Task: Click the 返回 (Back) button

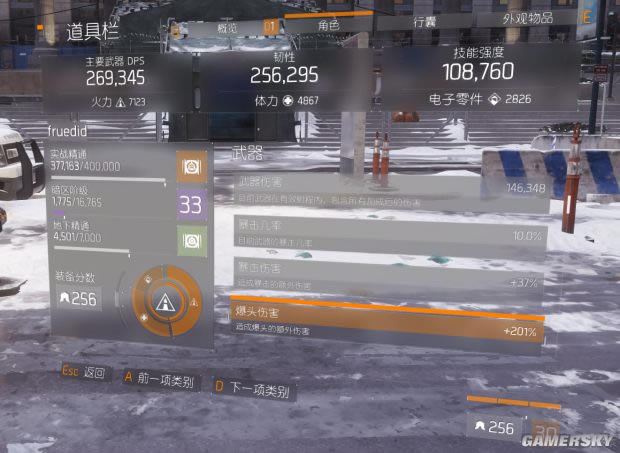Action: point(83,374)
